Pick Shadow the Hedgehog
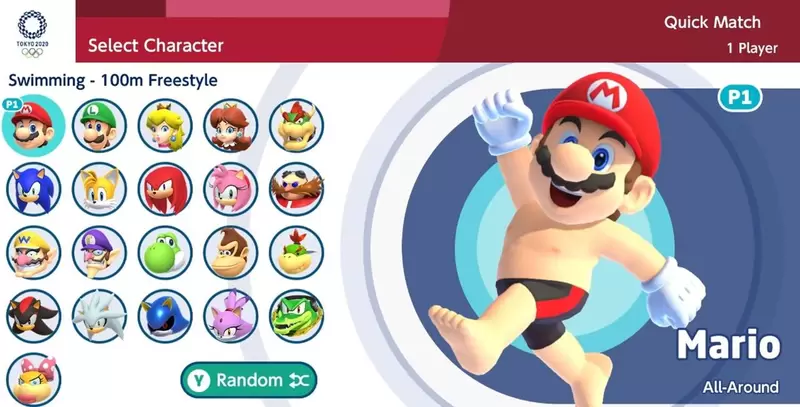Viewport: 800px width, 407px height. click(x=33, y=317)
